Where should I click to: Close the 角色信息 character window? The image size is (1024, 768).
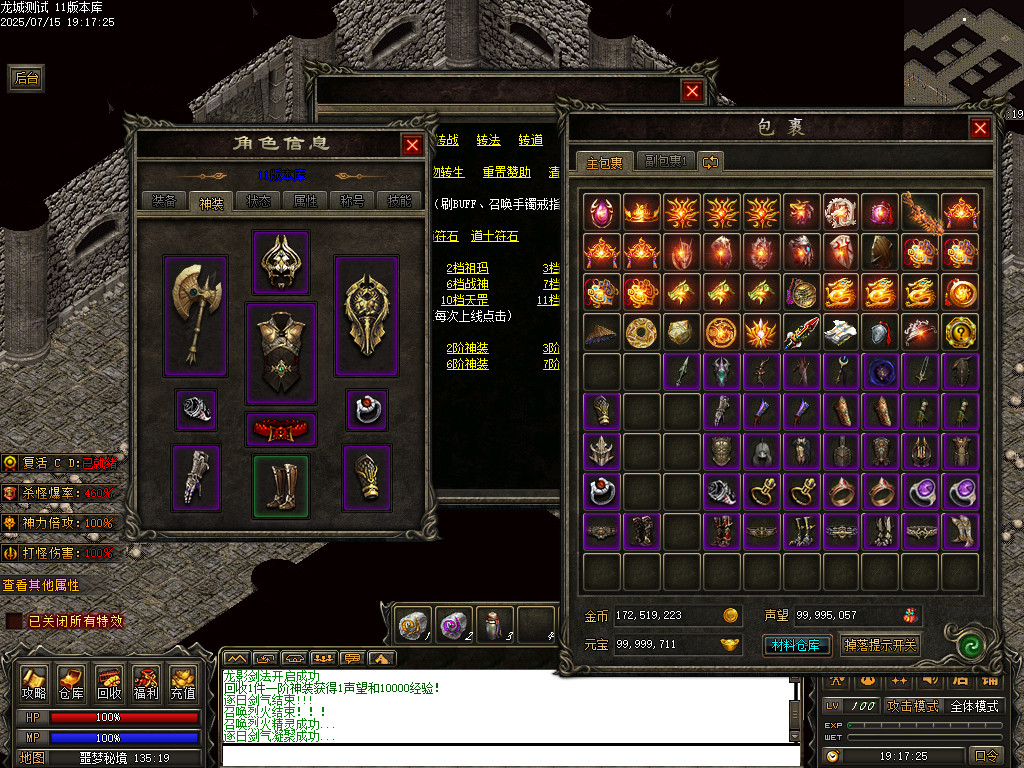pos(412,145)
